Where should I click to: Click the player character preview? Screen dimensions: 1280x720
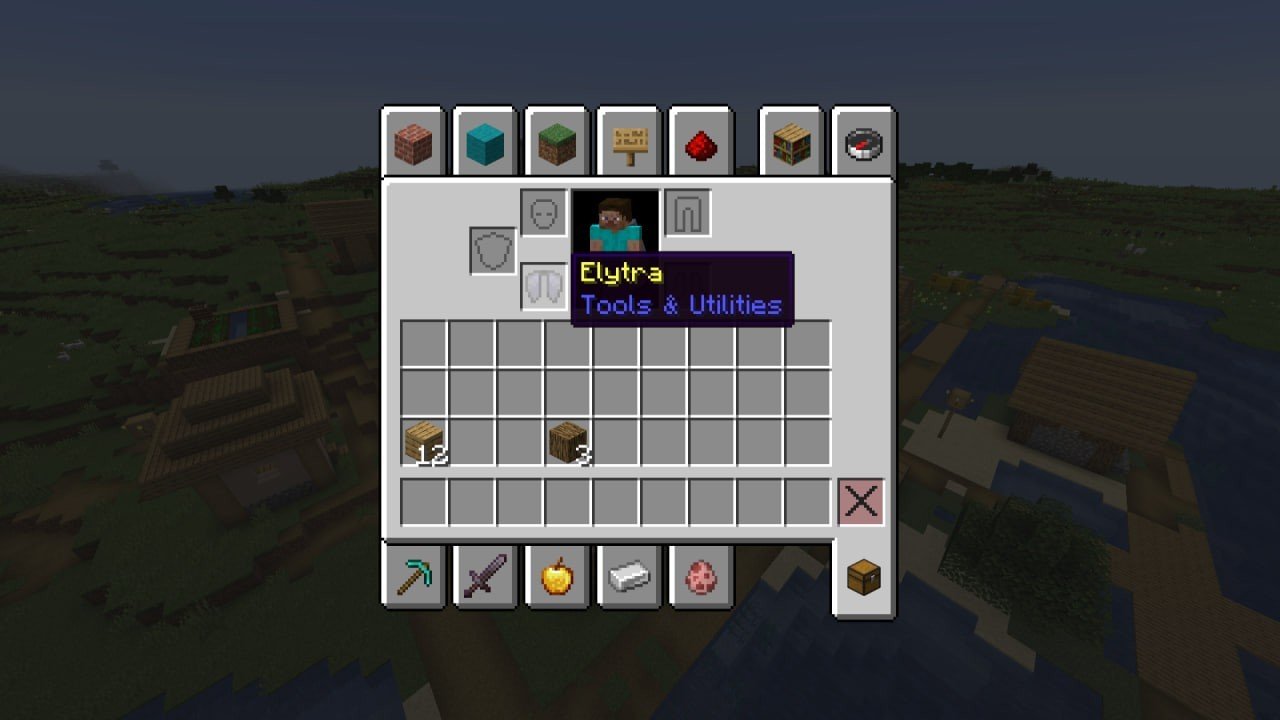pos(617,220)
